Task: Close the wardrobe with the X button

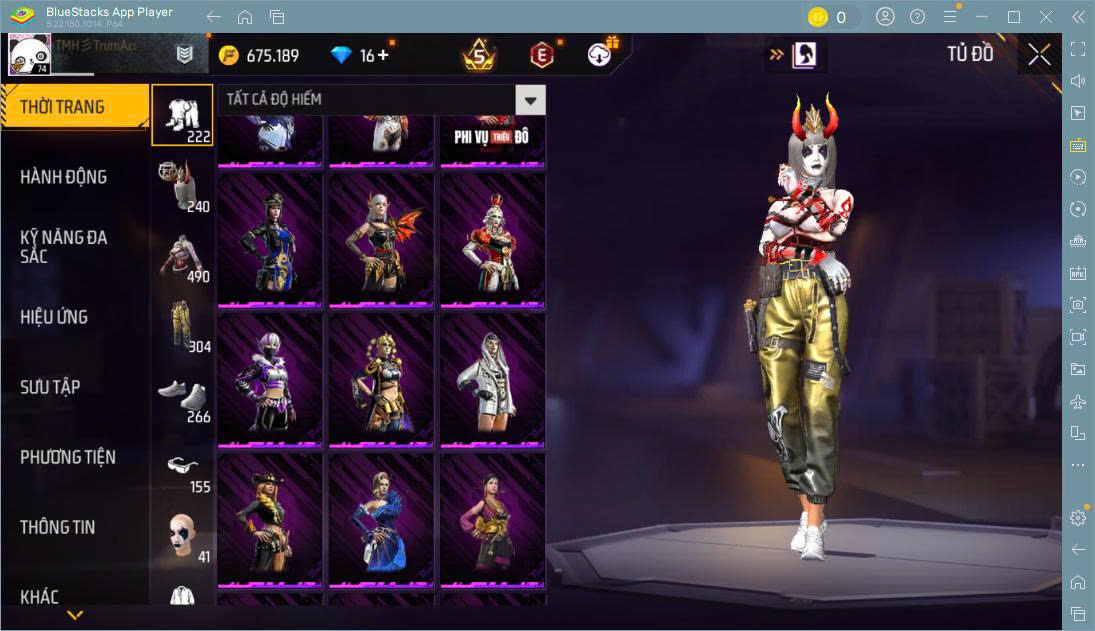Action: 1039,55
